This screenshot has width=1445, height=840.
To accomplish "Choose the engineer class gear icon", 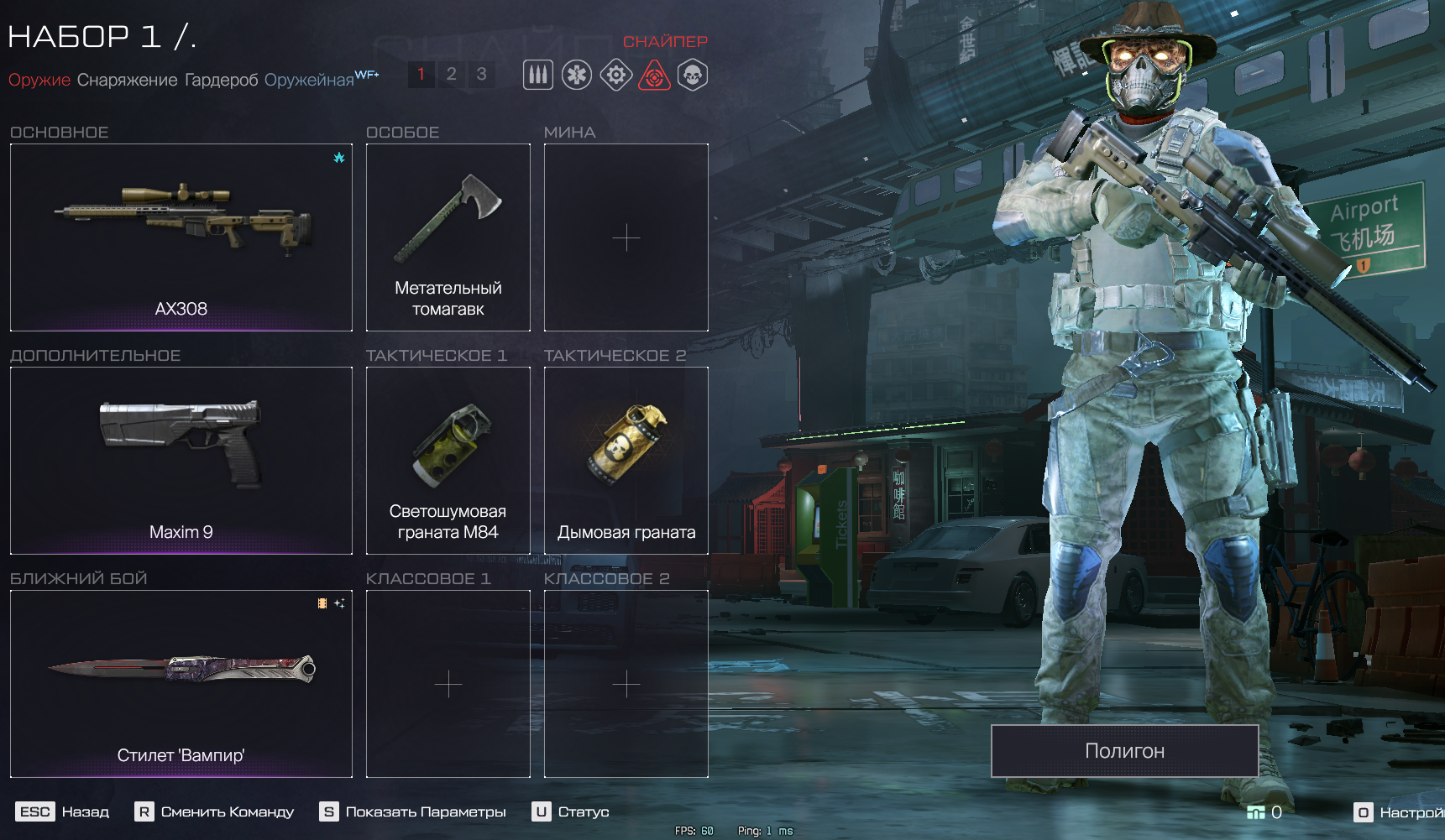I will [x=615, y=76].
